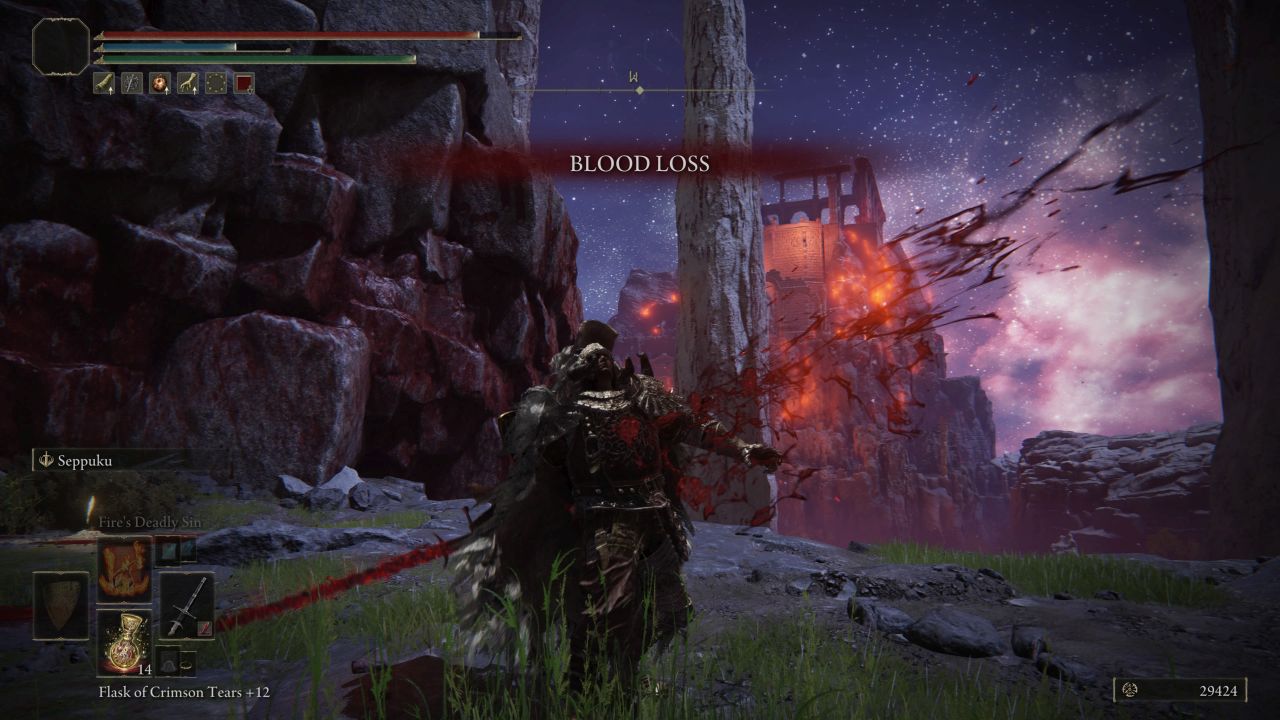
Task: Toggle the spear buff effect icon
Action: [x=132, y=83]
